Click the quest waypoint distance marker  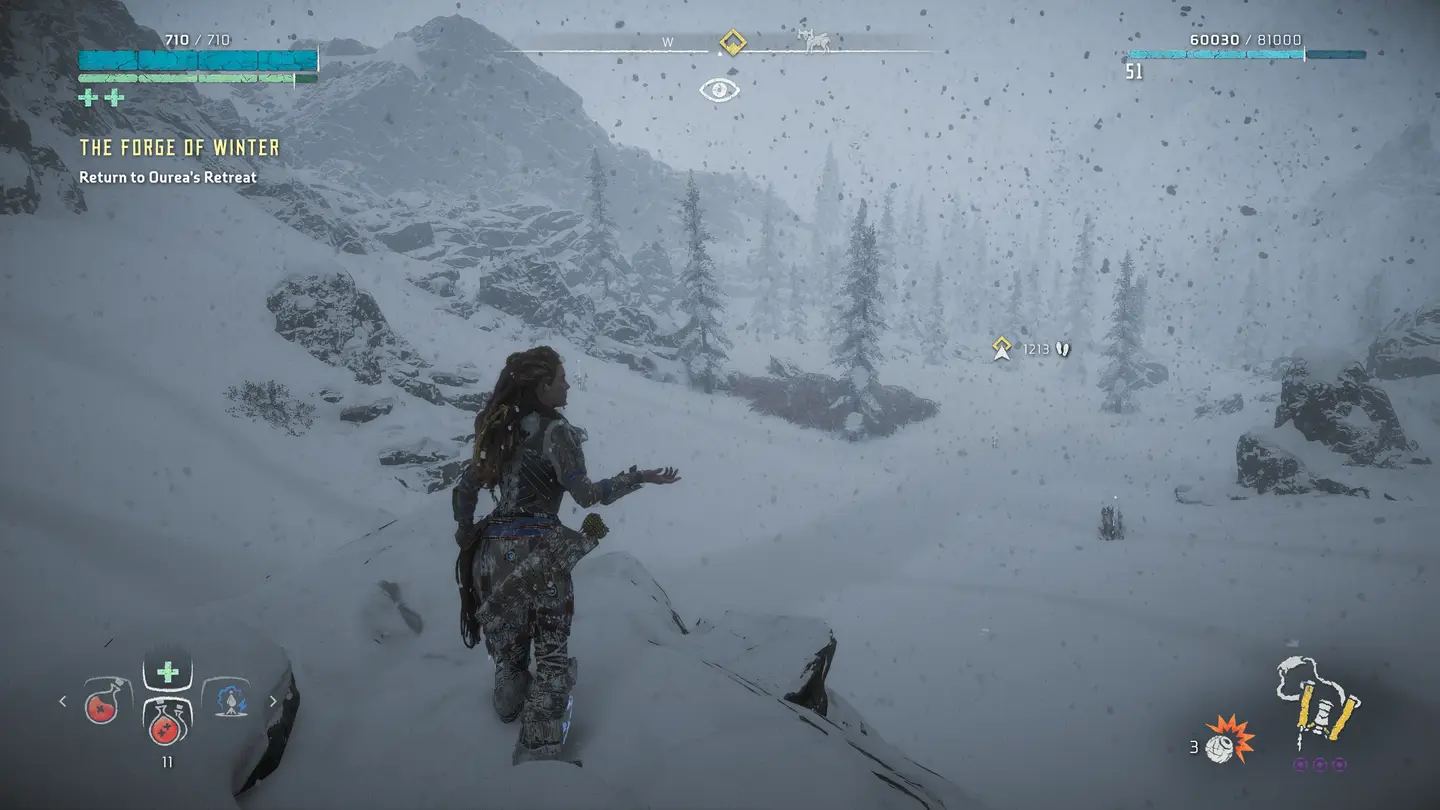[1002, 348]
